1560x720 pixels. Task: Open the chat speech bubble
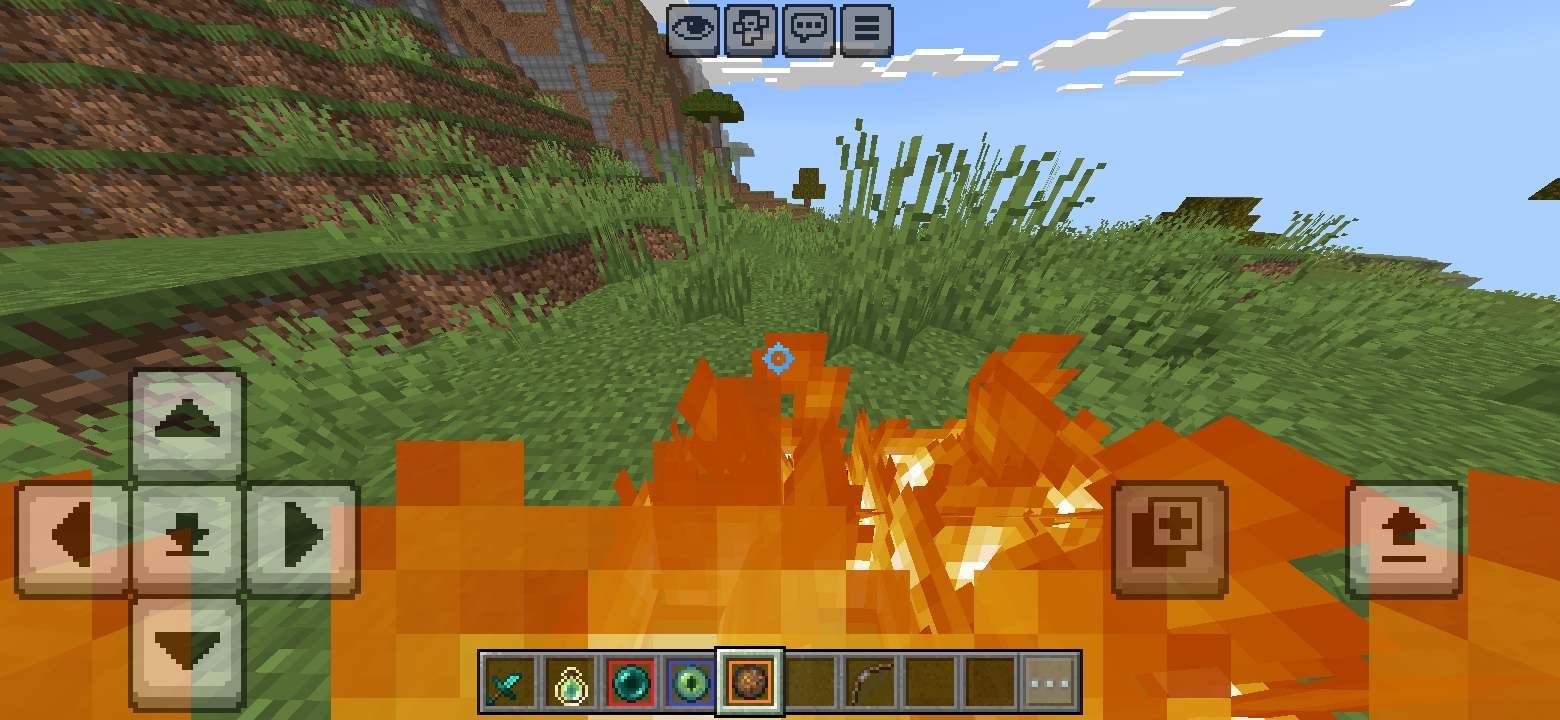[809, 29]
